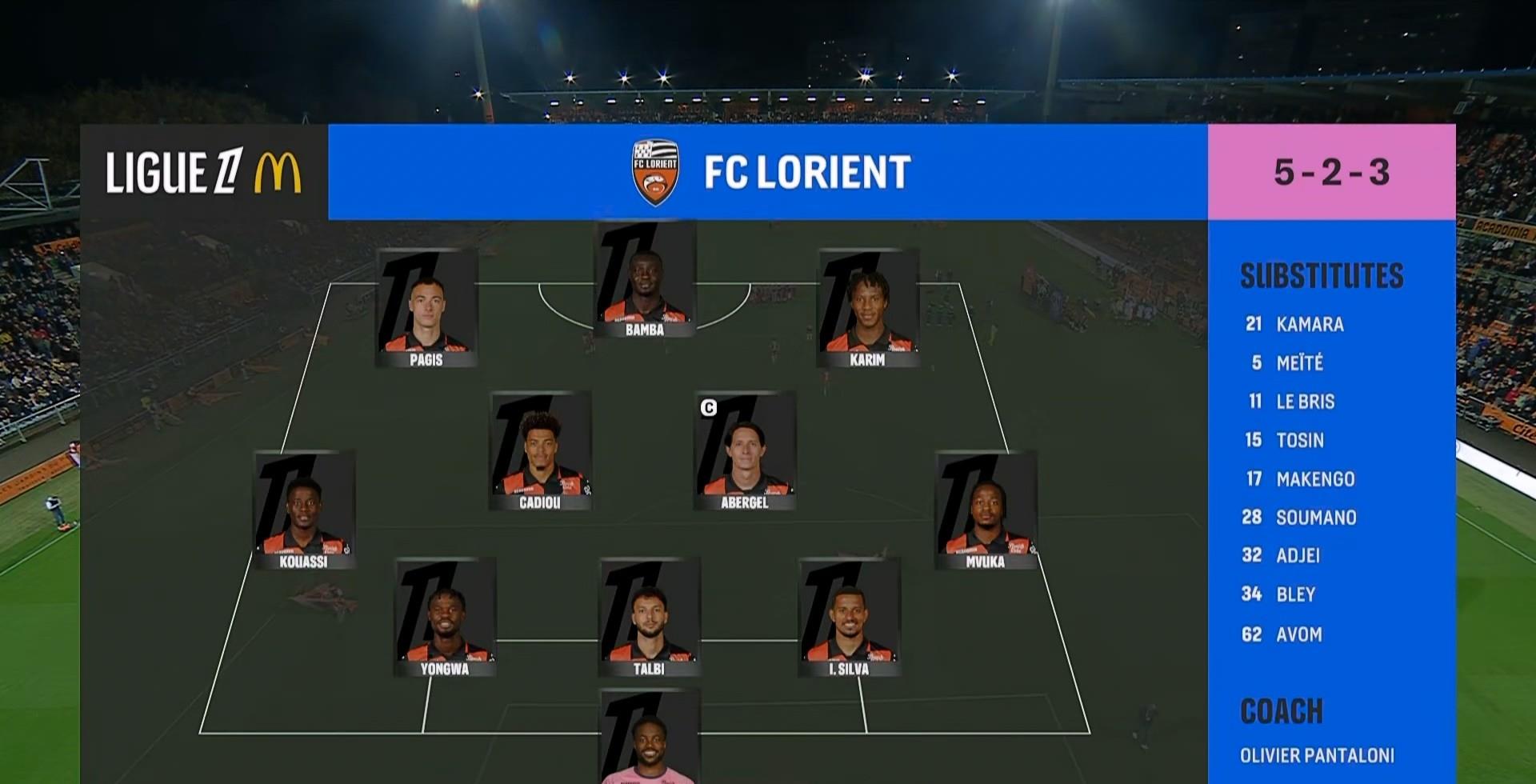Viewport: 1536px width, 784px height.
Task: Select the I. Silva player card
Action: (x=850, y=618)
